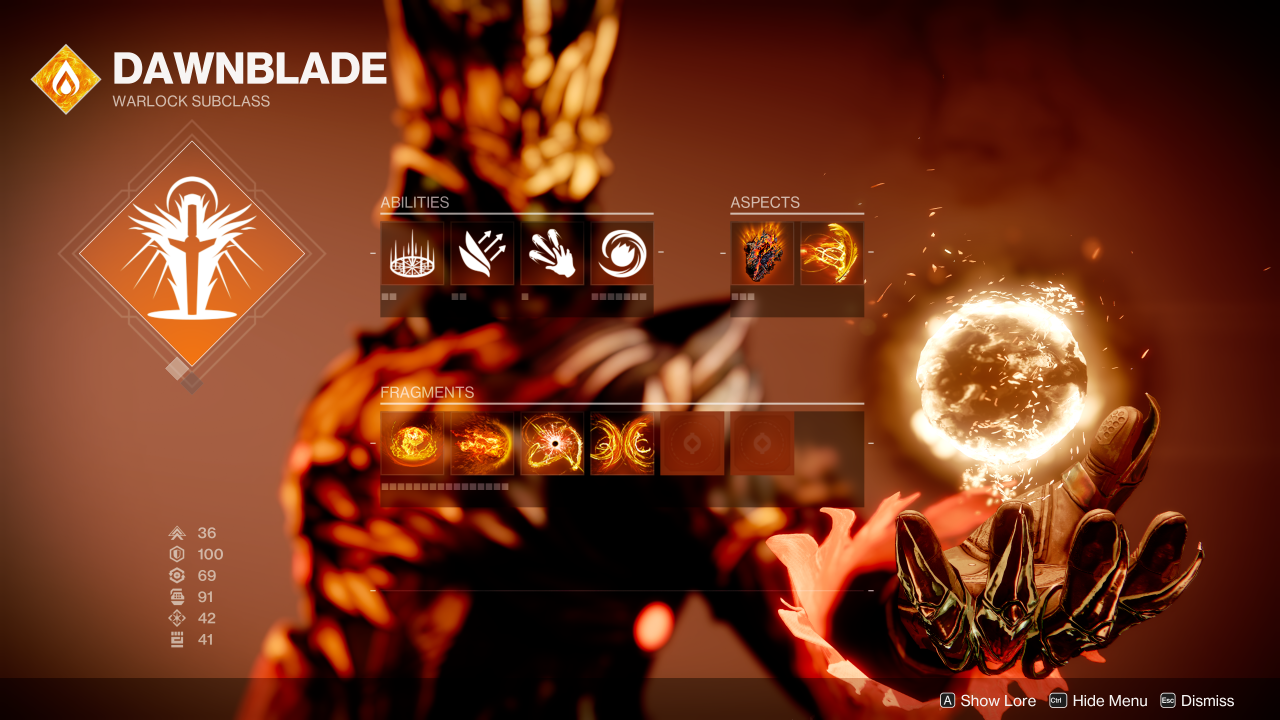Select the burning rock aspect
1280x720 pixels.
click(762, 254)
